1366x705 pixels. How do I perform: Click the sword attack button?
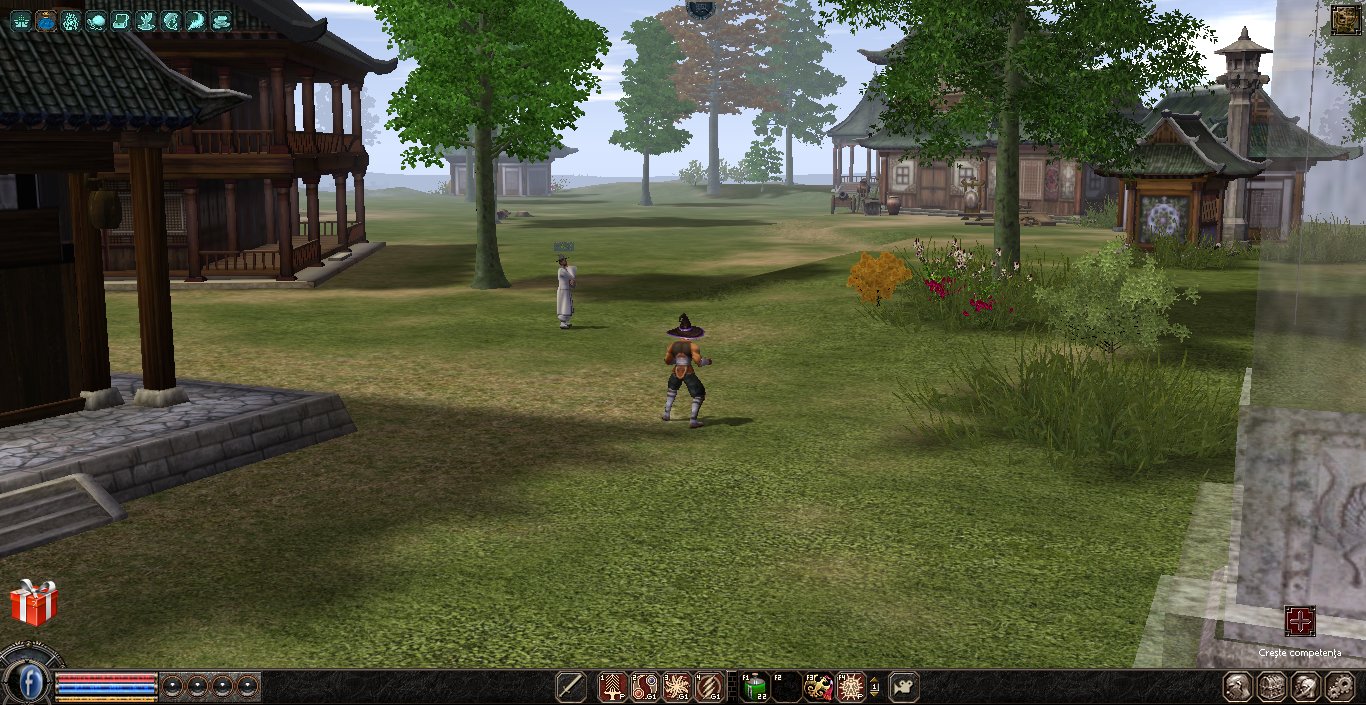pos(571,687)
